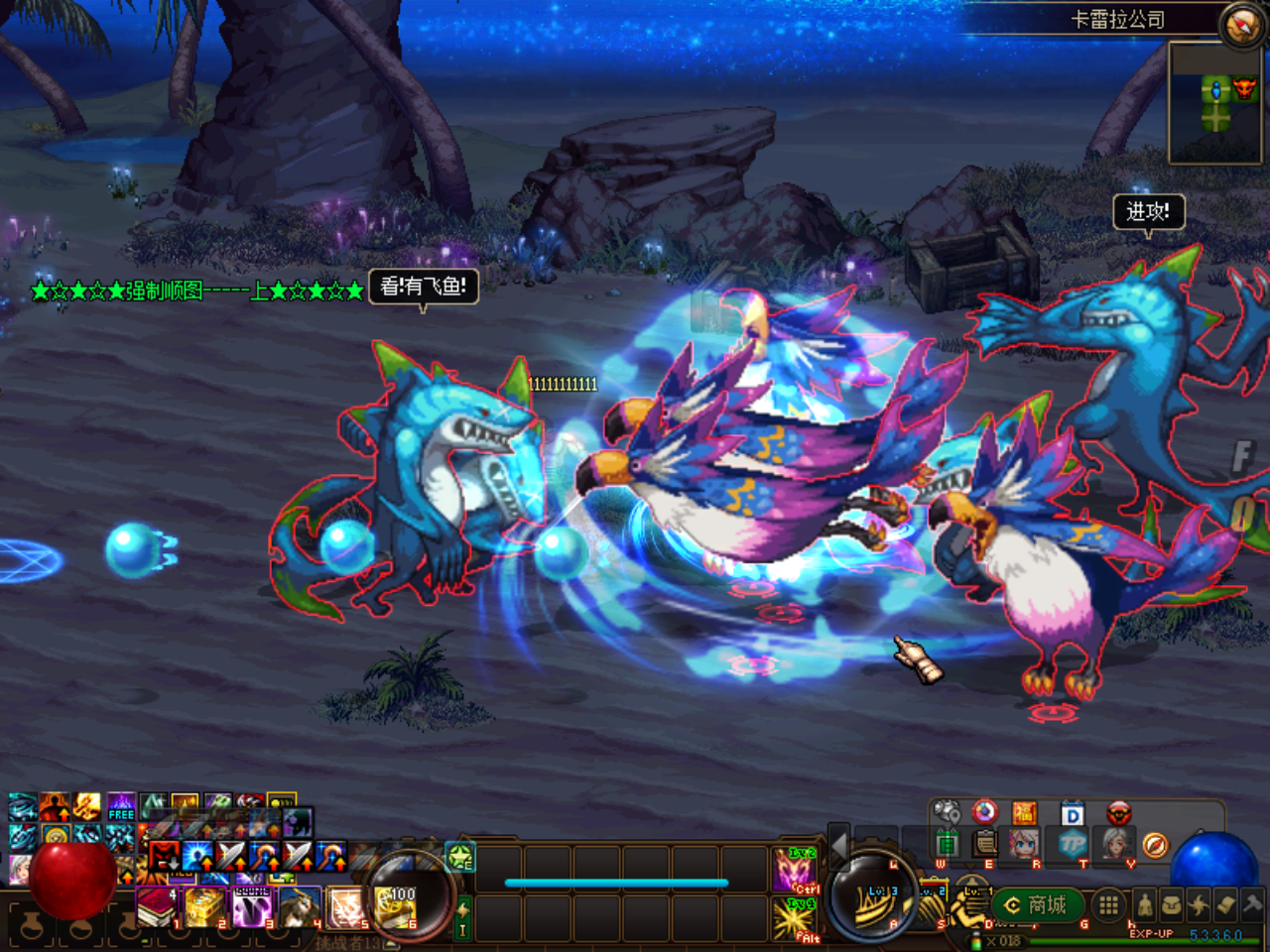Collapse the skill bar with the left arrow
This screenshot has width=1270, height=952.
pos(838,845)
